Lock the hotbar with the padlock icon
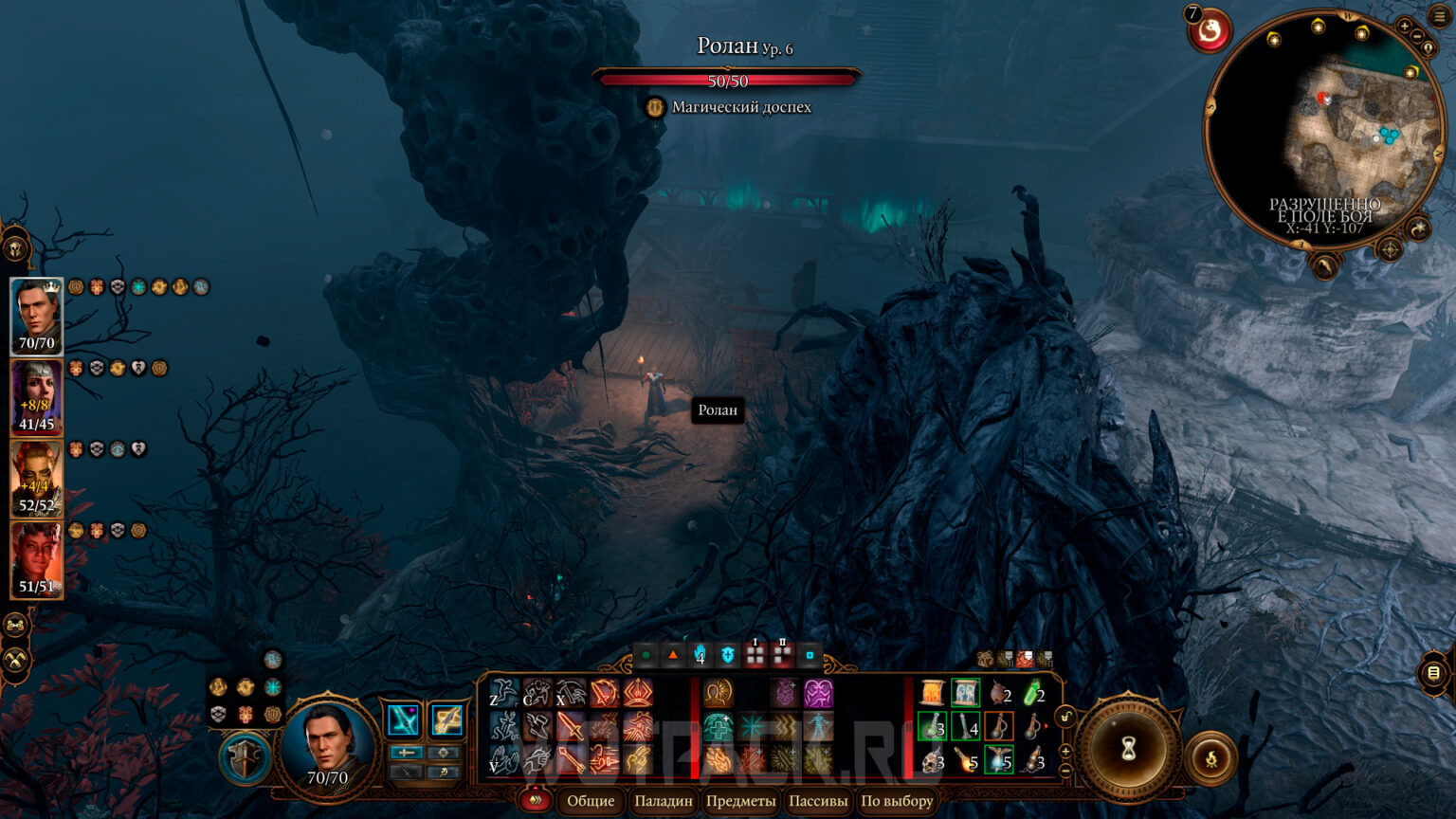1456x819 pixels. (1066, 717)
